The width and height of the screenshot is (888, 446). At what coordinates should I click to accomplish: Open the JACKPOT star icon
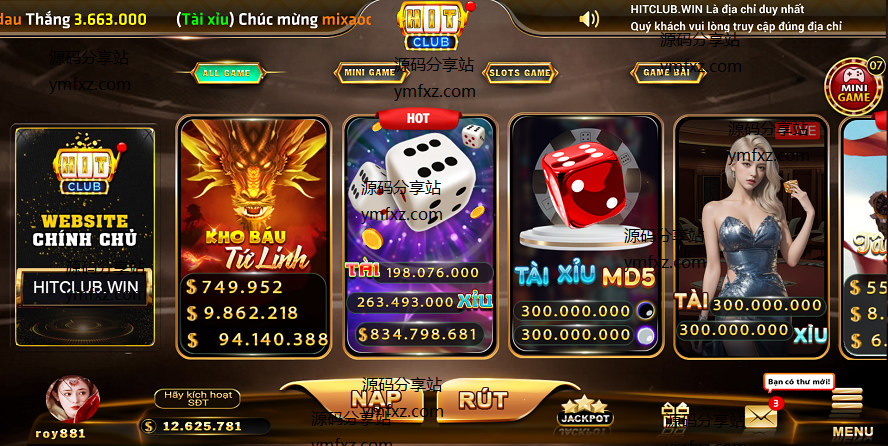point(585,411)
